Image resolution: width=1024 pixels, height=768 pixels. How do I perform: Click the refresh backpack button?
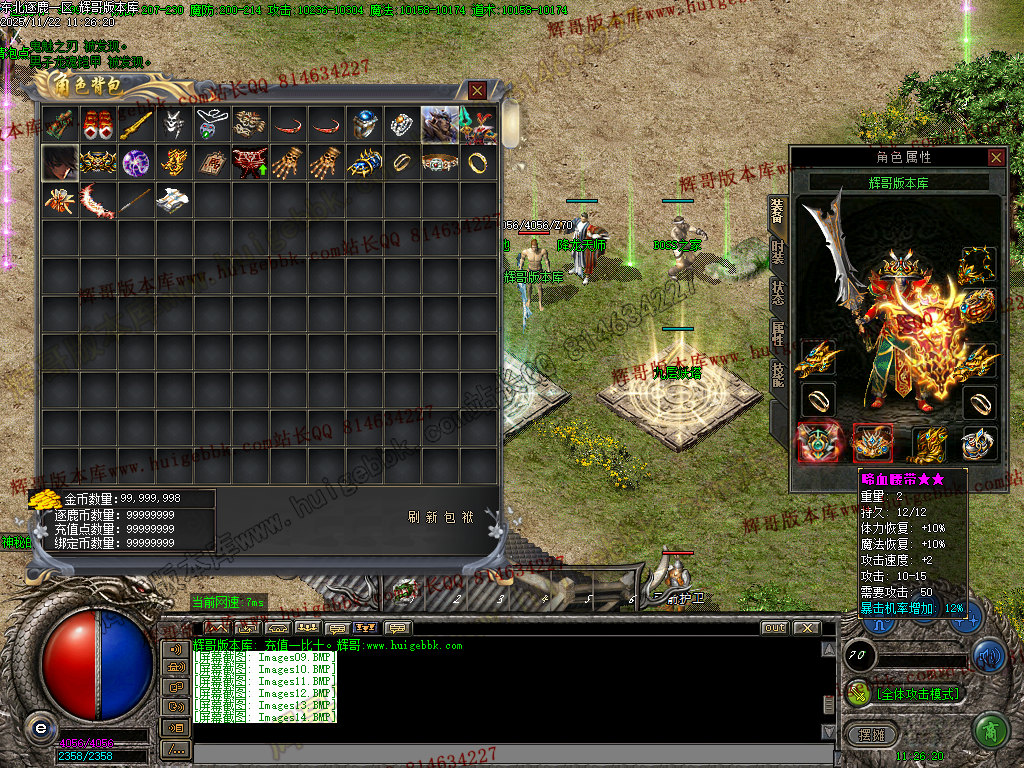pyautogui.click(x=441, y=517)
